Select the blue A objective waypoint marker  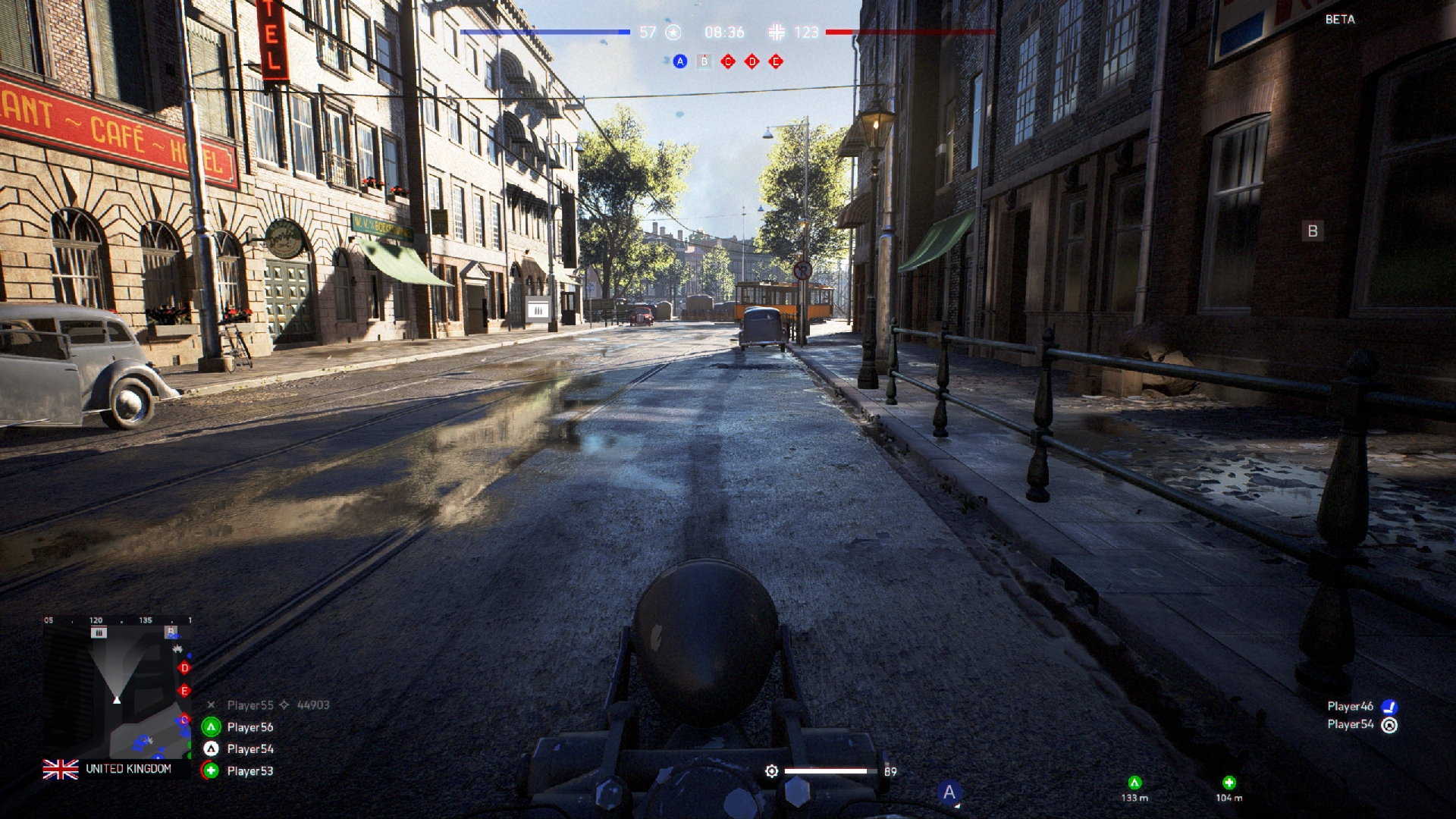click(949, 792)
